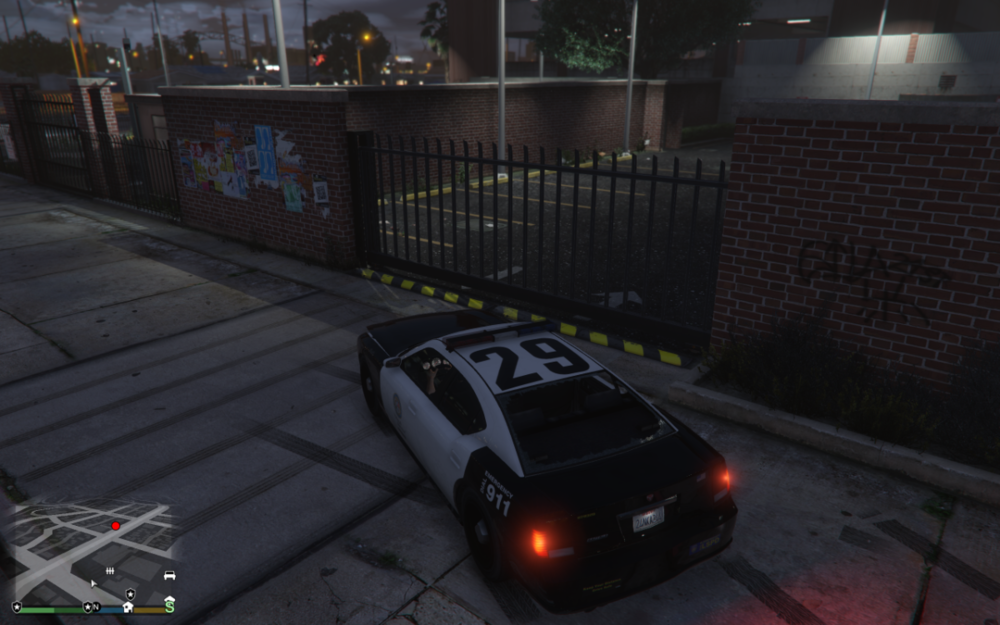The image size is (1000, 625).
Task: Click the green S blip on minimap
Action: click(x=169, y=606)
